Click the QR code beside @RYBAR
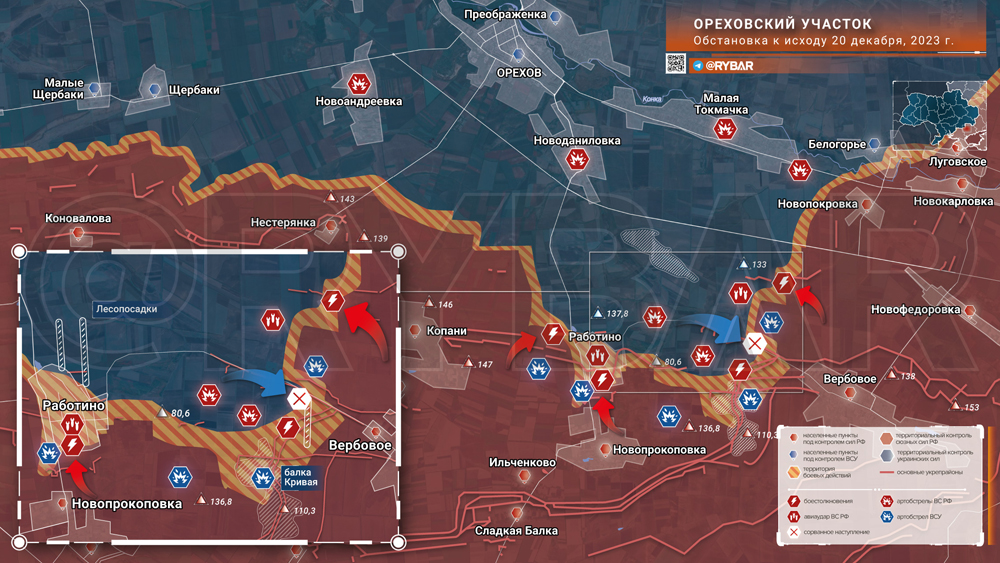This screenshot has width=1000, height=563. (x=676, y=64)
